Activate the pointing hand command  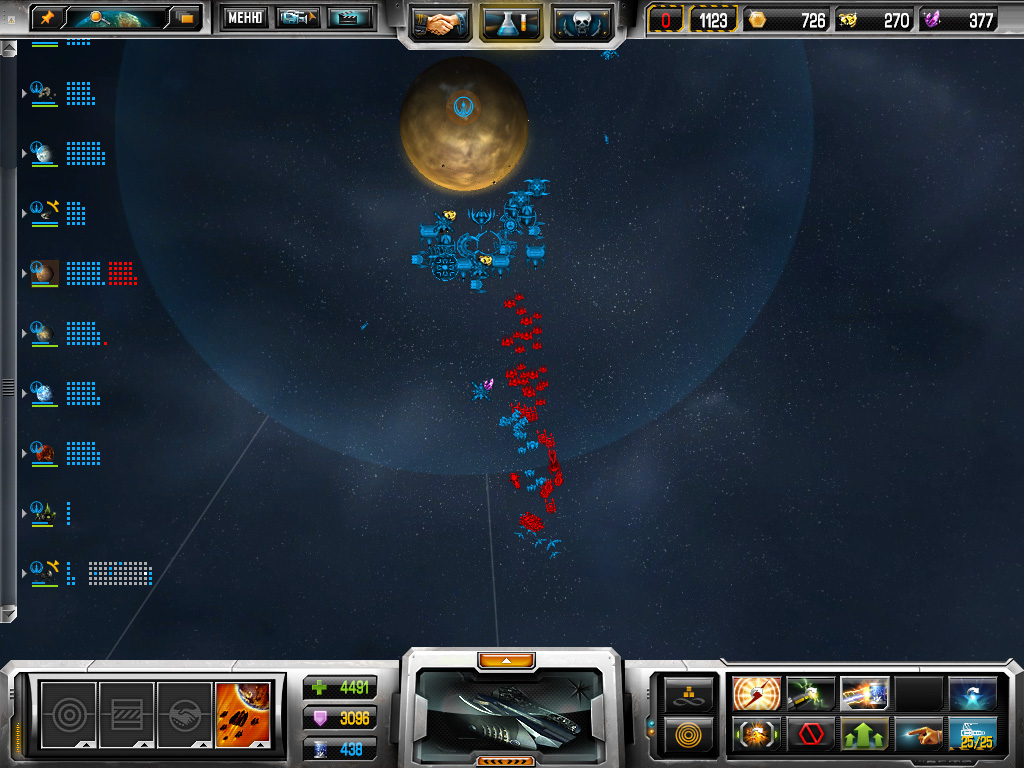(918, 735)
